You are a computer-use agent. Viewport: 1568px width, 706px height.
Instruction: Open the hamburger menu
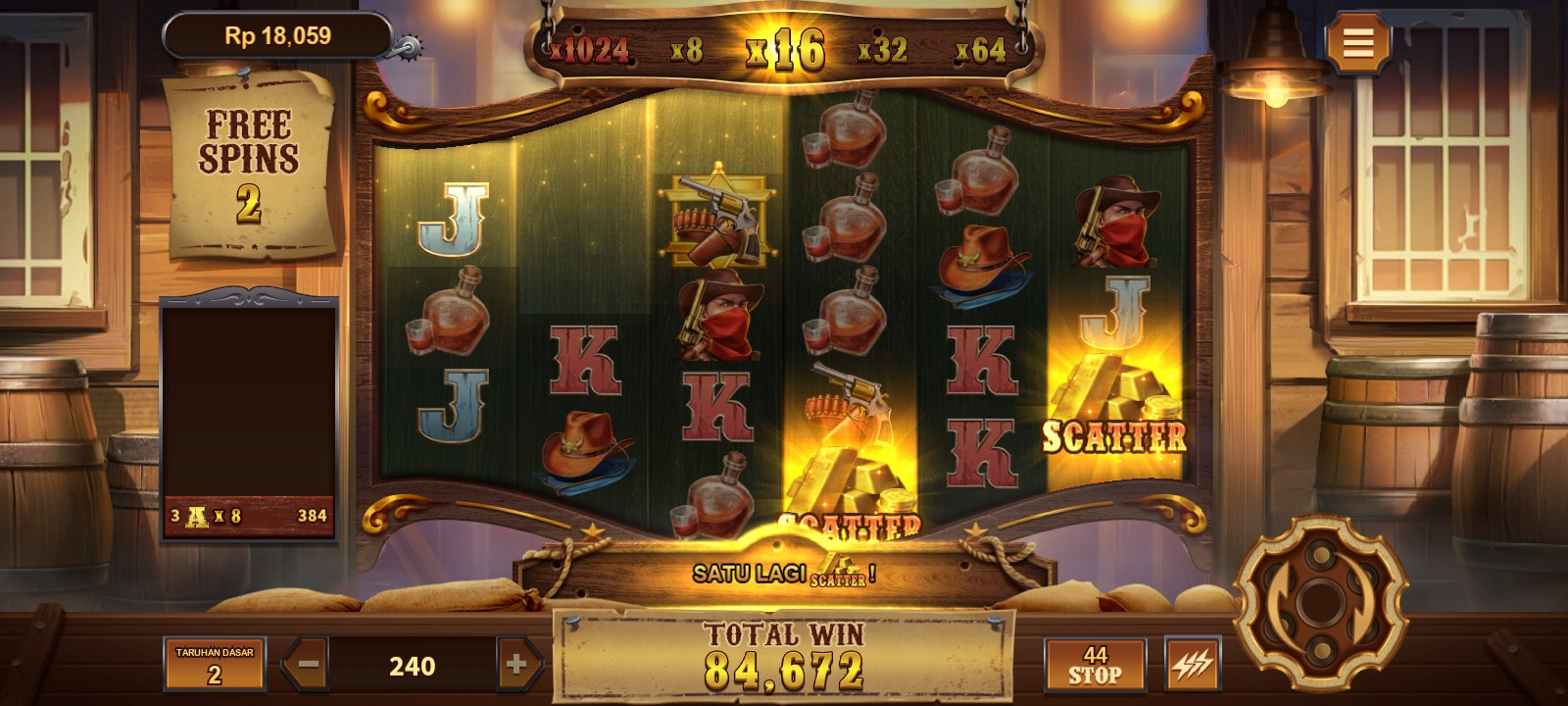pos(1357,43)
